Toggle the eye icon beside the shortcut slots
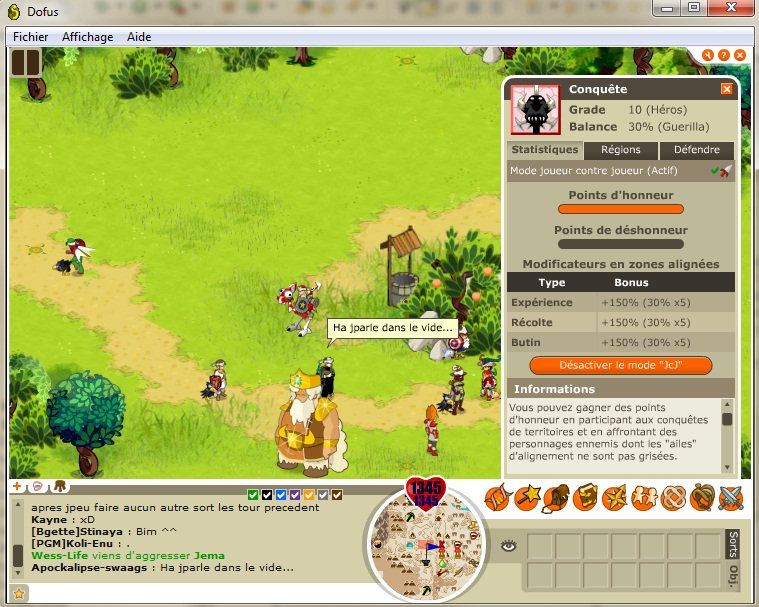Image resolution: width=759 pixels, height=607 pixels. coord(508,545)
